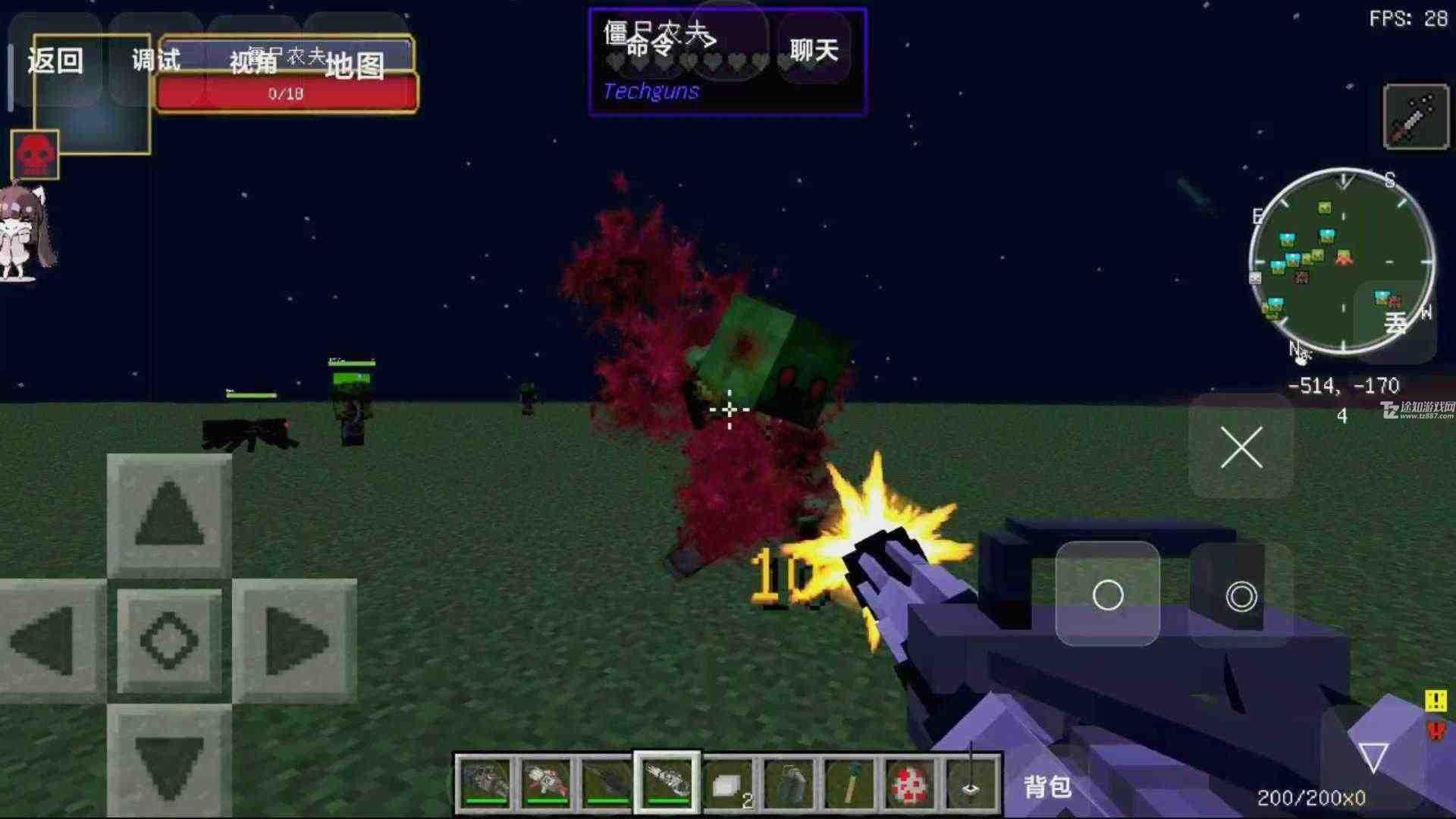Image resolution: width=1456 pixels, height=819 pixels.
Task: Tap the diamond center pad button
Action: pos(169,641)
